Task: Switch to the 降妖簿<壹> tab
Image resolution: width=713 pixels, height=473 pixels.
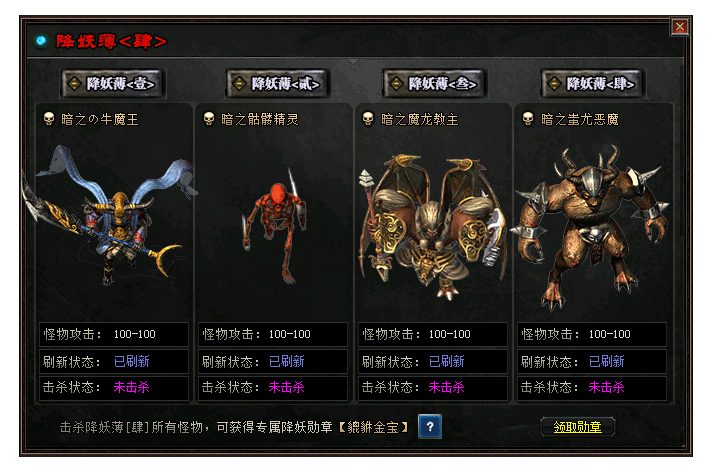Action: click(112, 84)
